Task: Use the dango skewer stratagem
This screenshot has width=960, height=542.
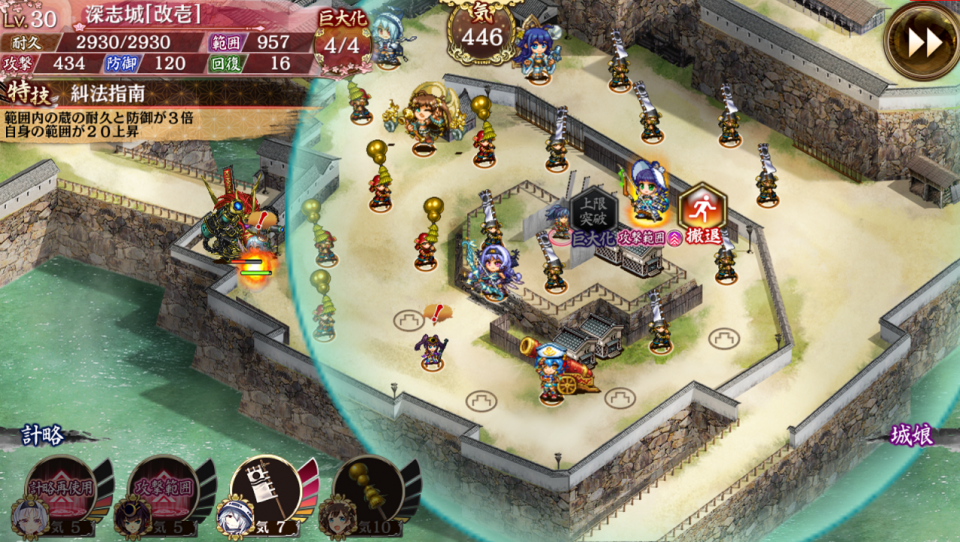Action: pyautogui.click(x=366, y=493)
